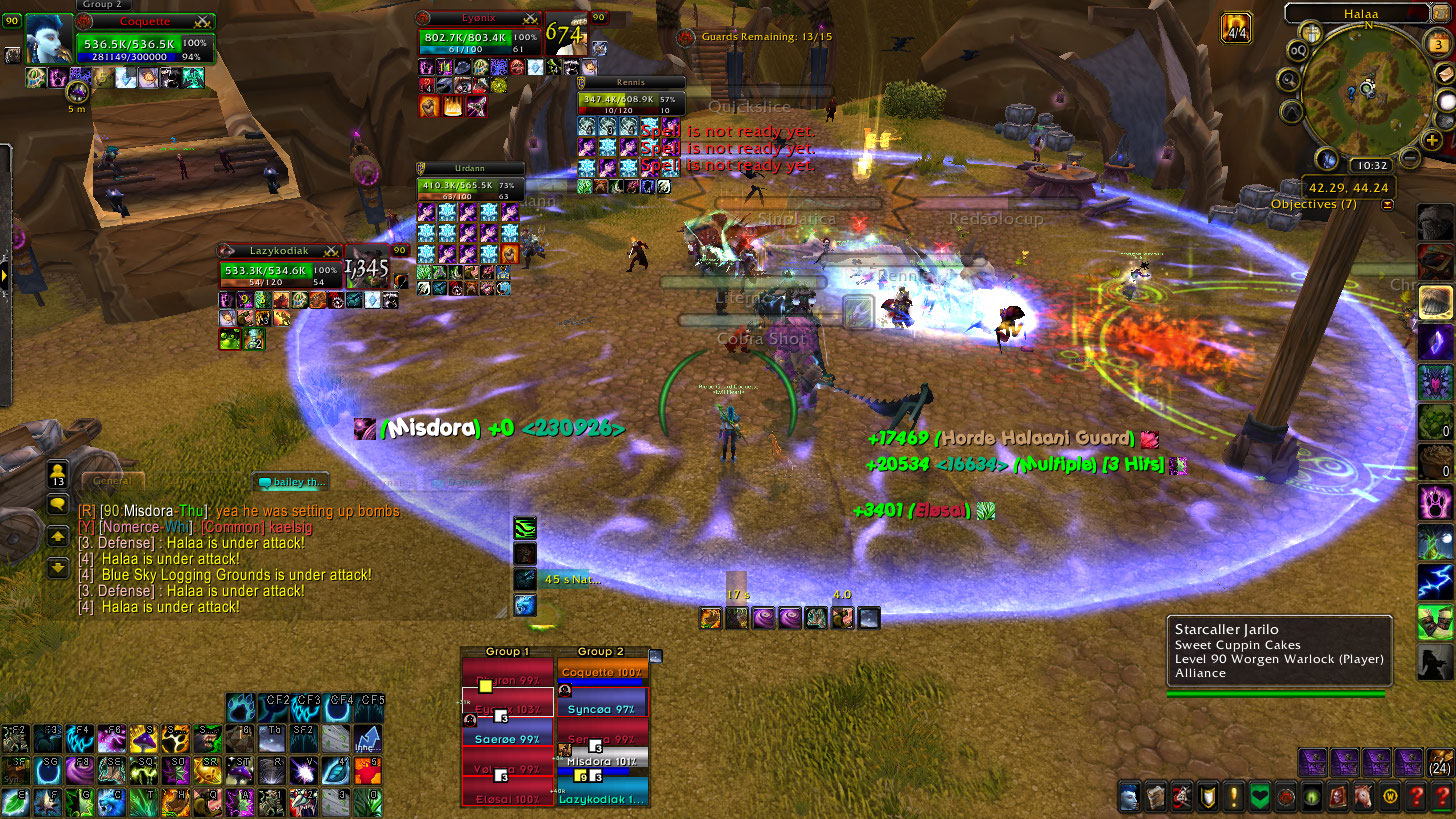Open the spellbook micro button
Image resolution: width=1456 pixels, height=819 pixels.
(x=1155, y=797)
